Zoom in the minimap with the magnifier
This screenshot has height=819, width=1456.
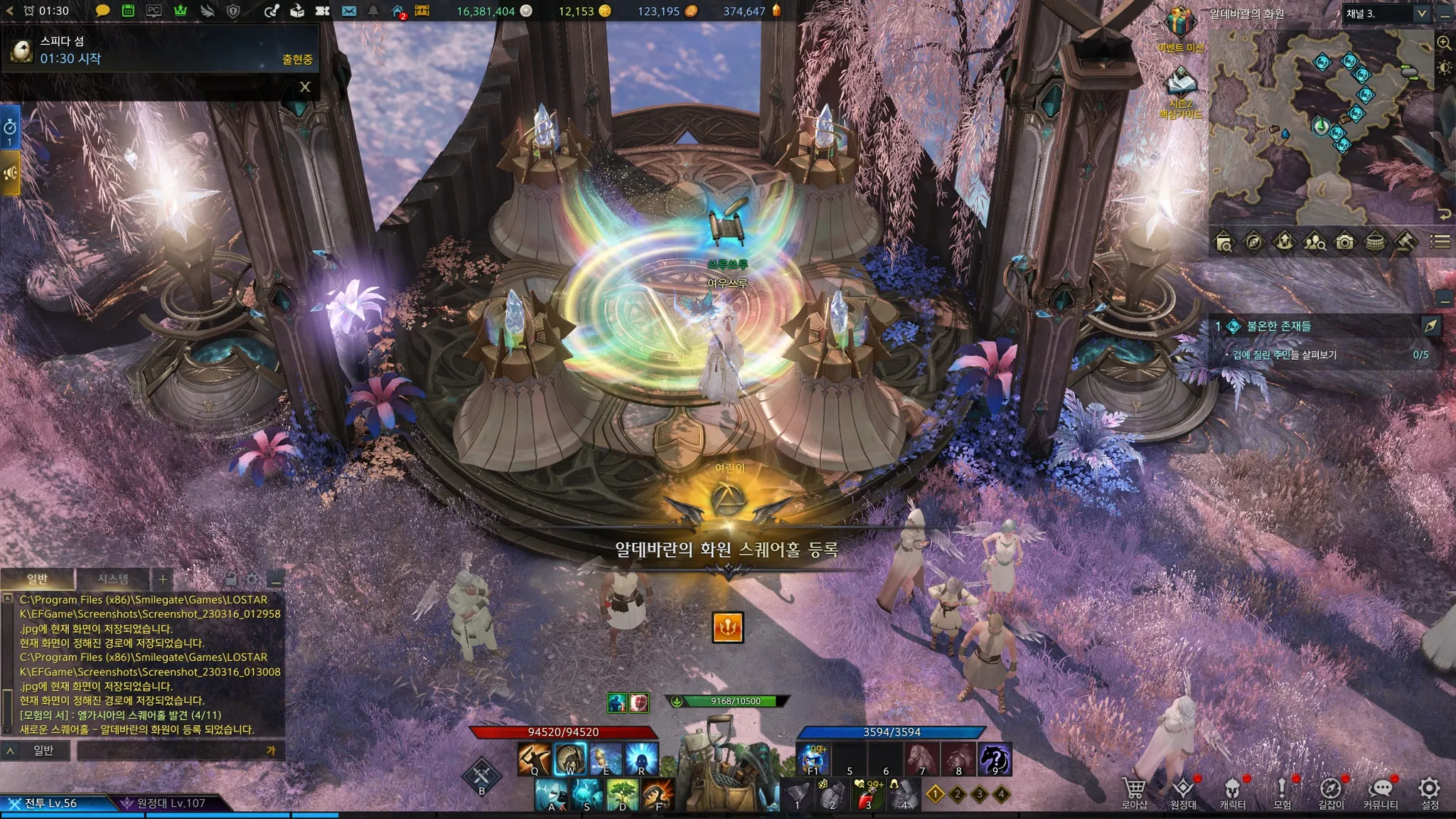click(1444, 43)
